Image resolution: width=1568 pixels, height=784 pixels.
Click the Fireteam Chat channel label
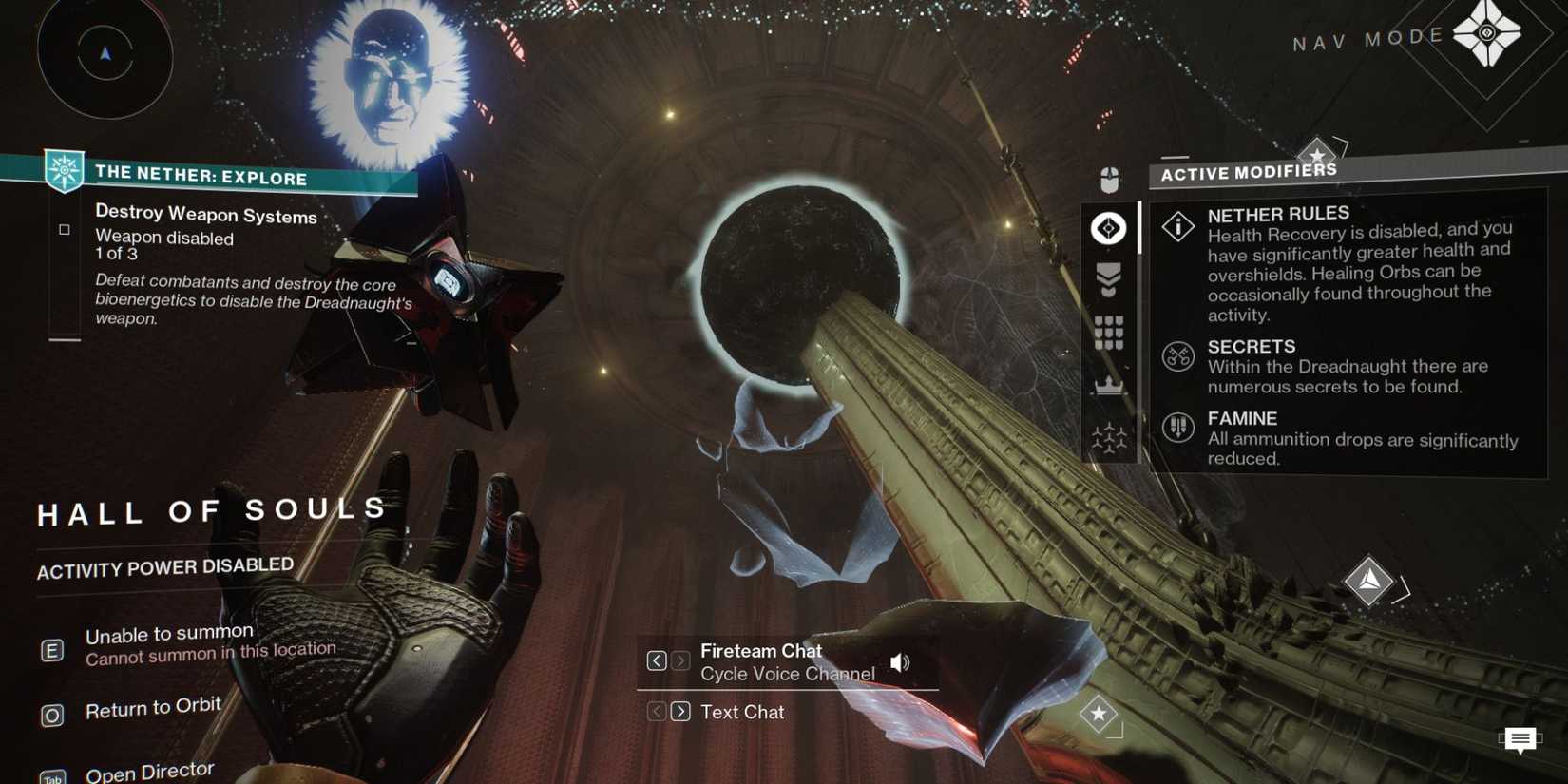coord(760,651)
